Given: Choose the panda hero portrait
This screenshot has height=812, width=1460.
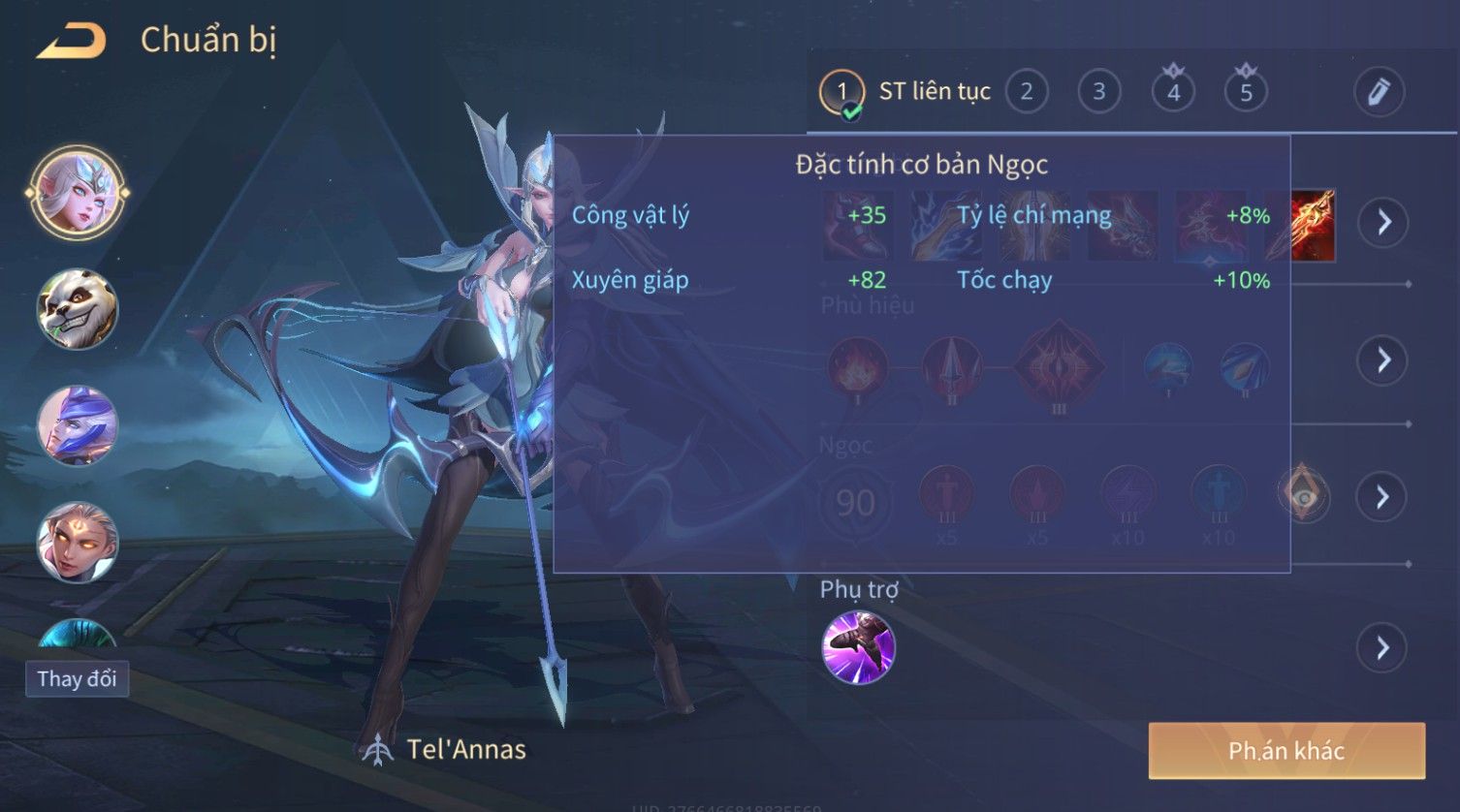Looking at the screenshot, I should point(77,309).
